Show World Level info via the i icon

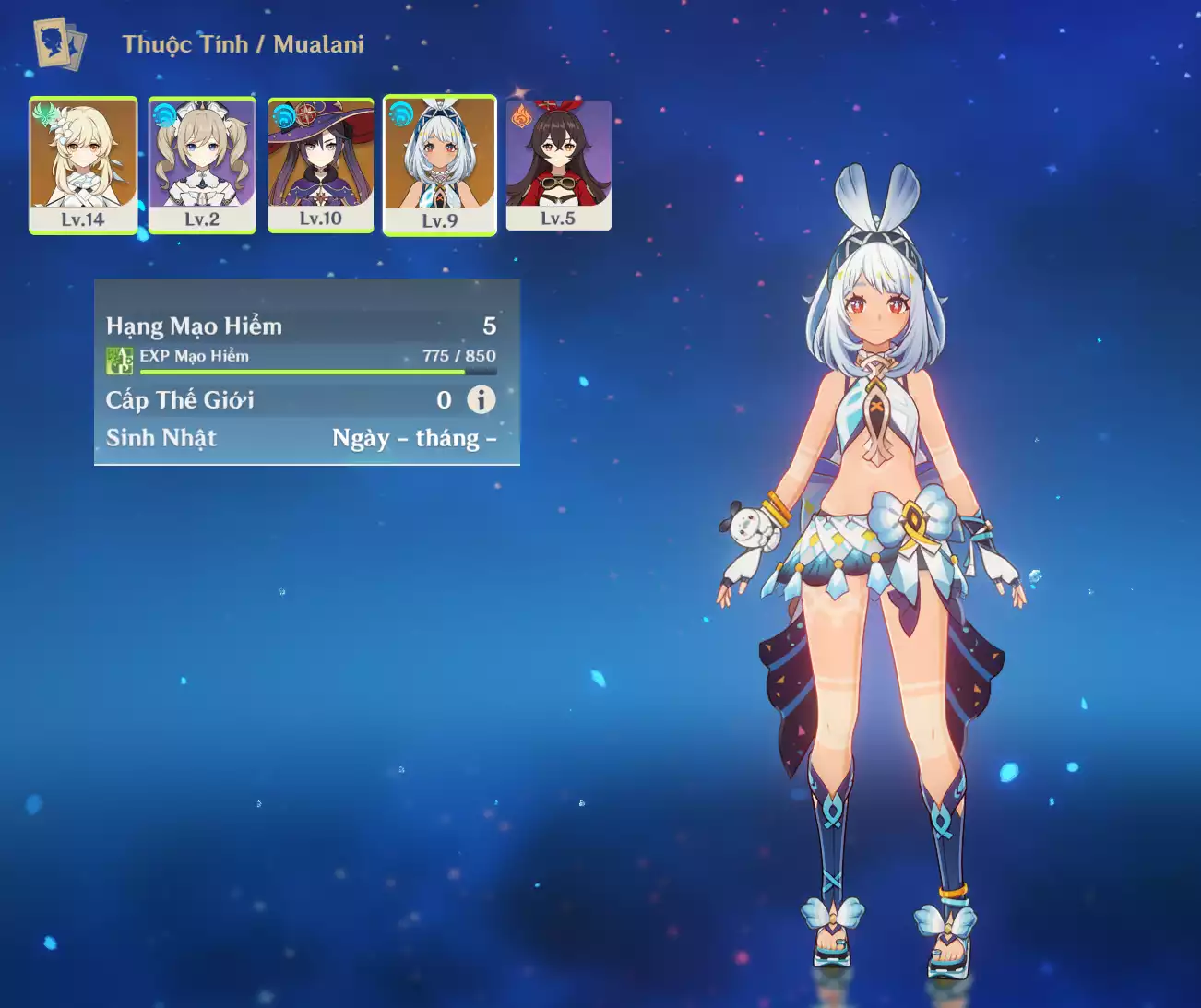tap(481, 399)
